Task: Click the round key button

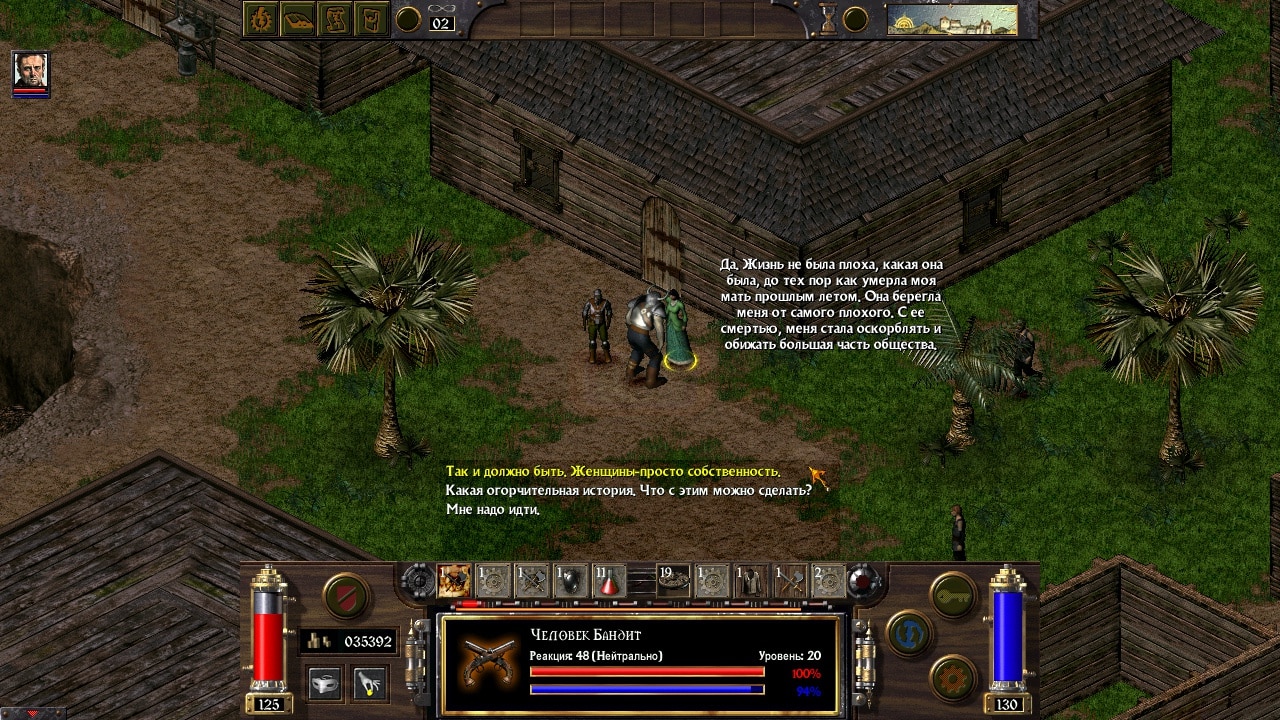Action: [x=952, y=597]
